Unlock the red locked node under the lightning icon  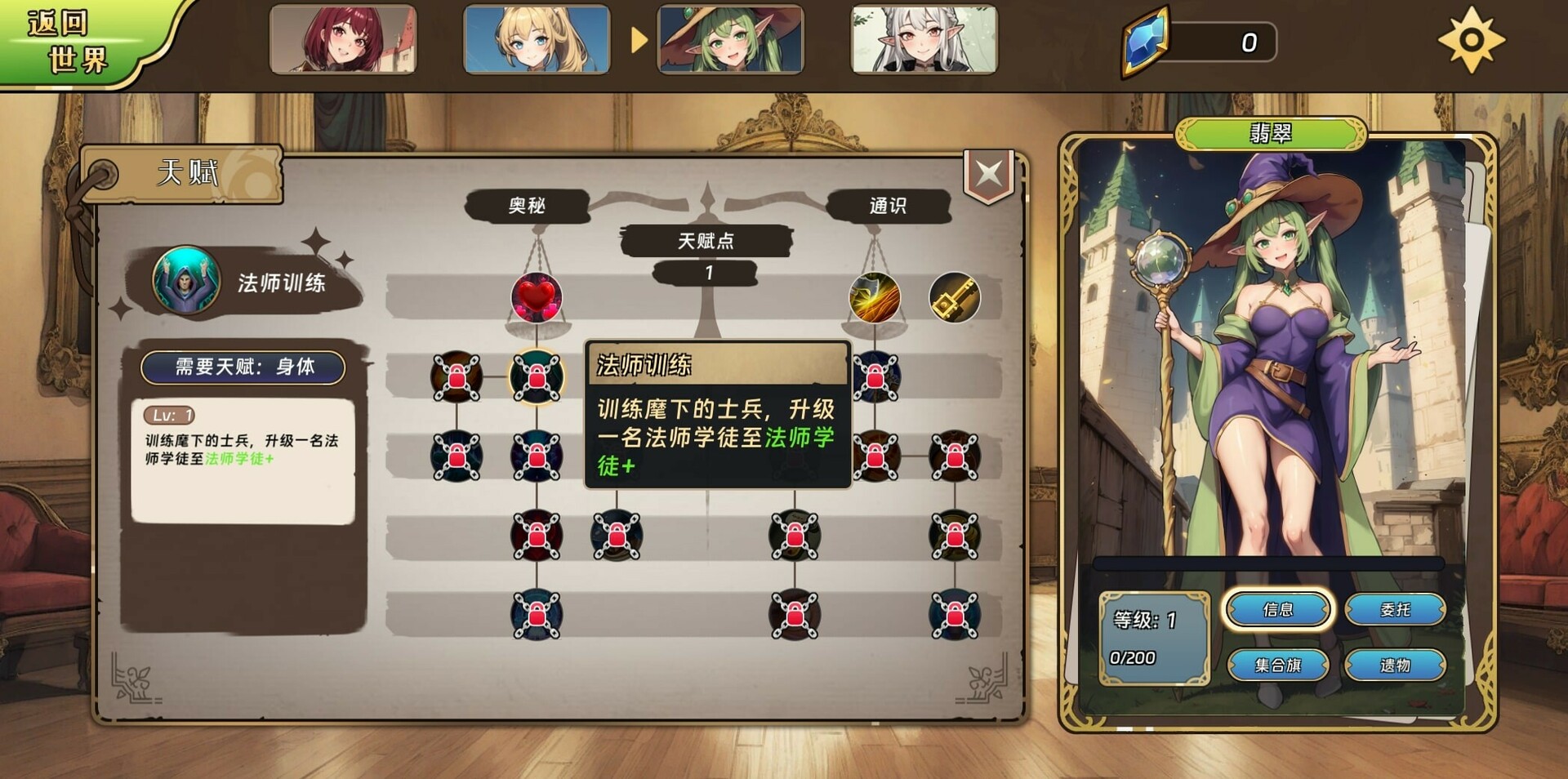(875, 377)
